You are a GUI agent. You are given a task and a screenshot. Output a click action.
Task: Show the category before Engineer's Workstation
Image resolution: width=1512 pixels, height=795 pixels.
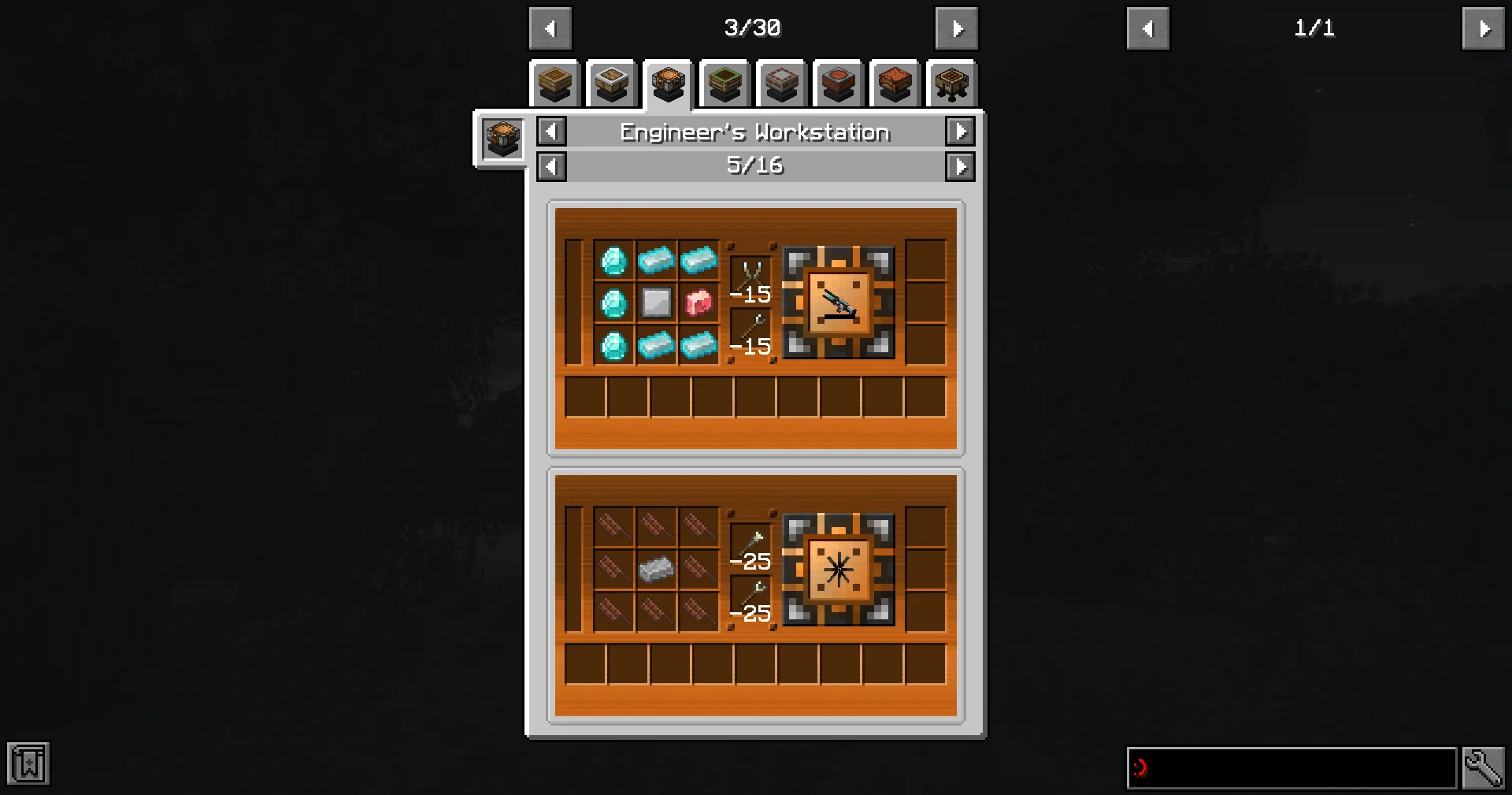[x=551, y=132]
